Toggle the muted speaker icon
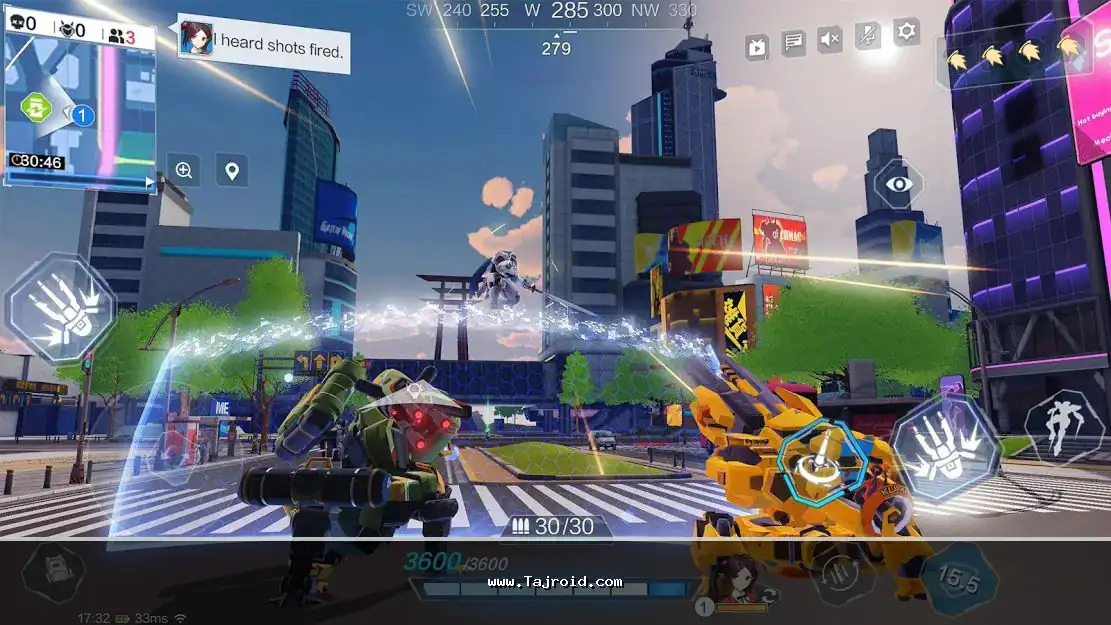Viewport: 1111px width, 625px height. (x=830, y=40)
